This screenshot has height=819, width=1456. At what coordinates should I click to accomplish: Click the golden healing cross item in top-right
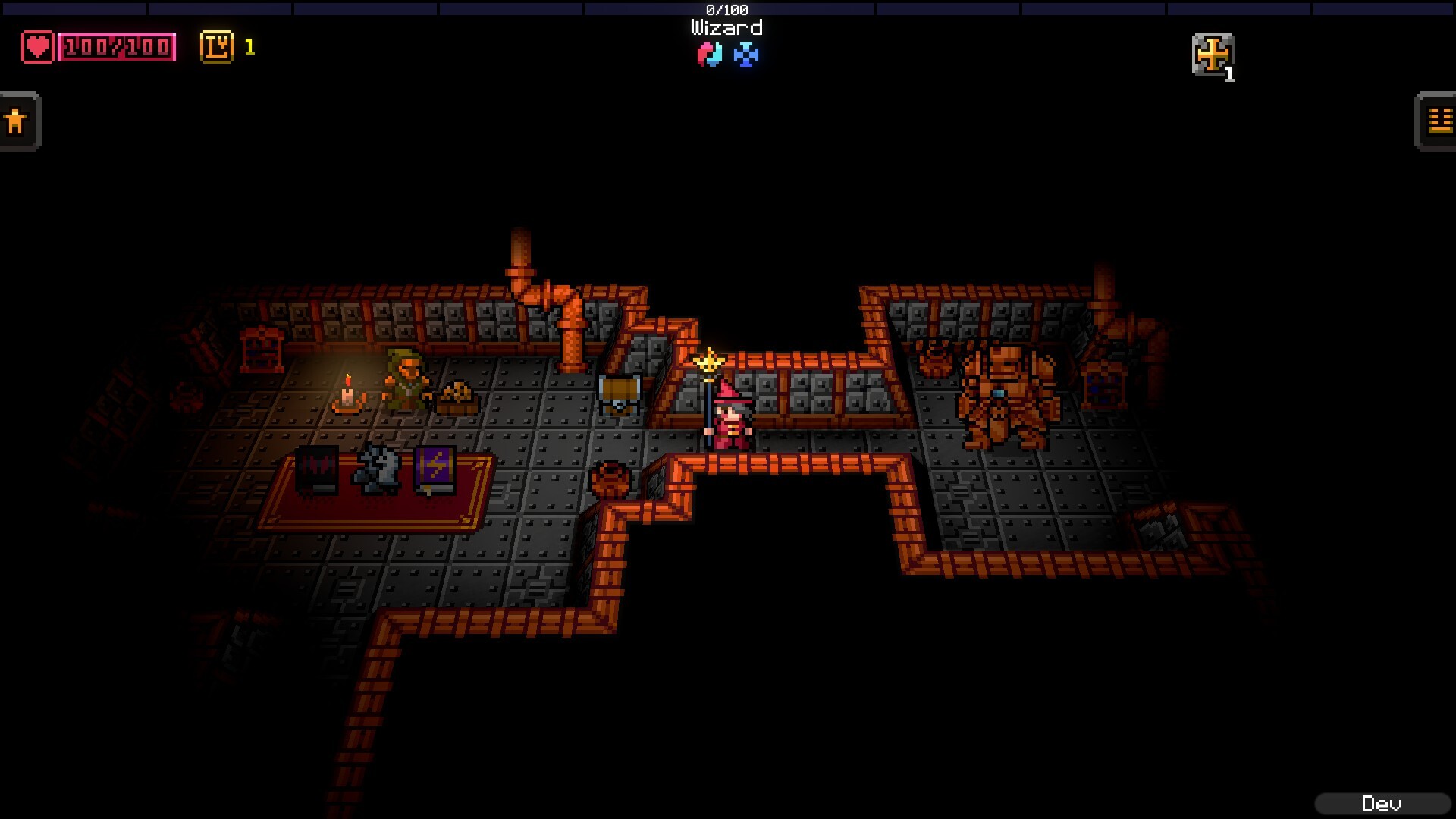point(1214,55)
